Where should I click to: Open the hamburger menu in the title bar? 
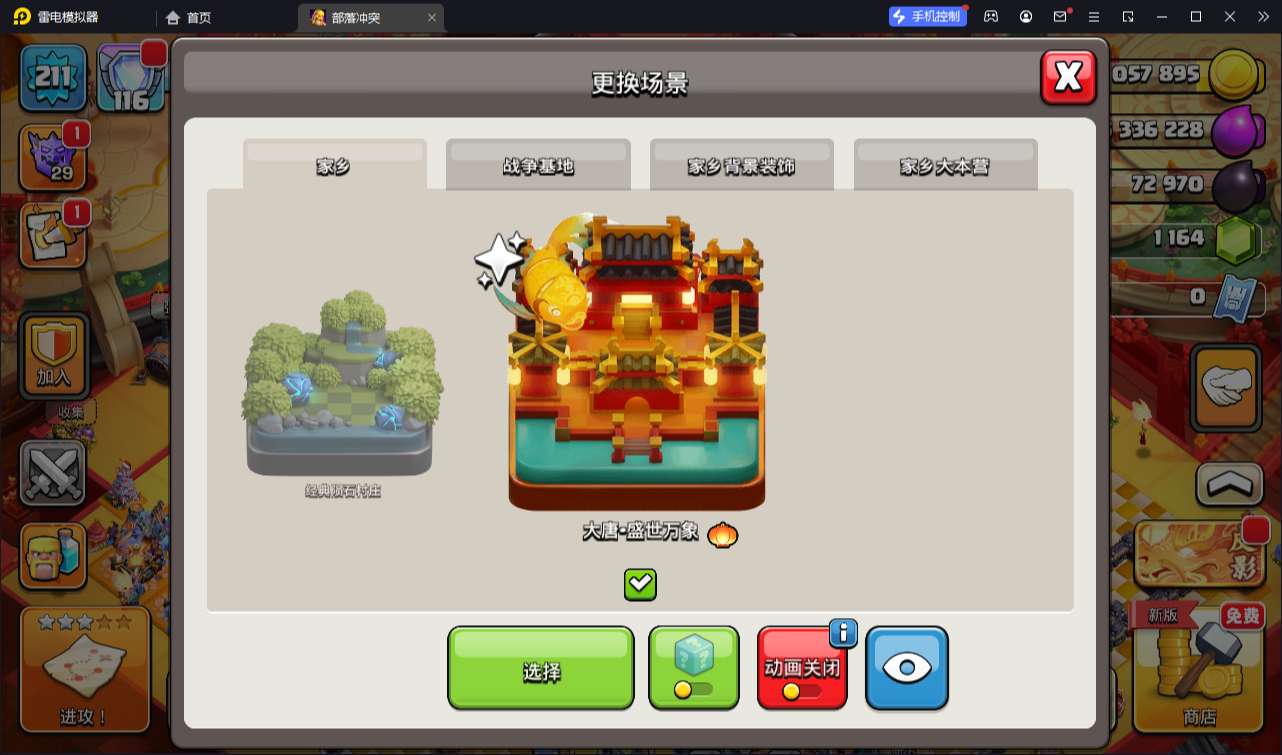[1094, 16]
